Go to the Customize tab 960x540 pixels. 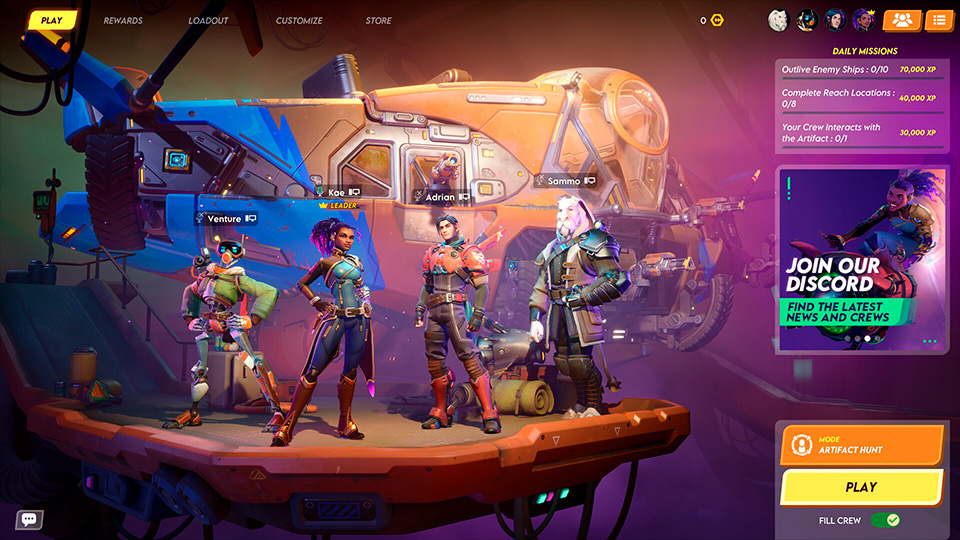click(299, 20)
